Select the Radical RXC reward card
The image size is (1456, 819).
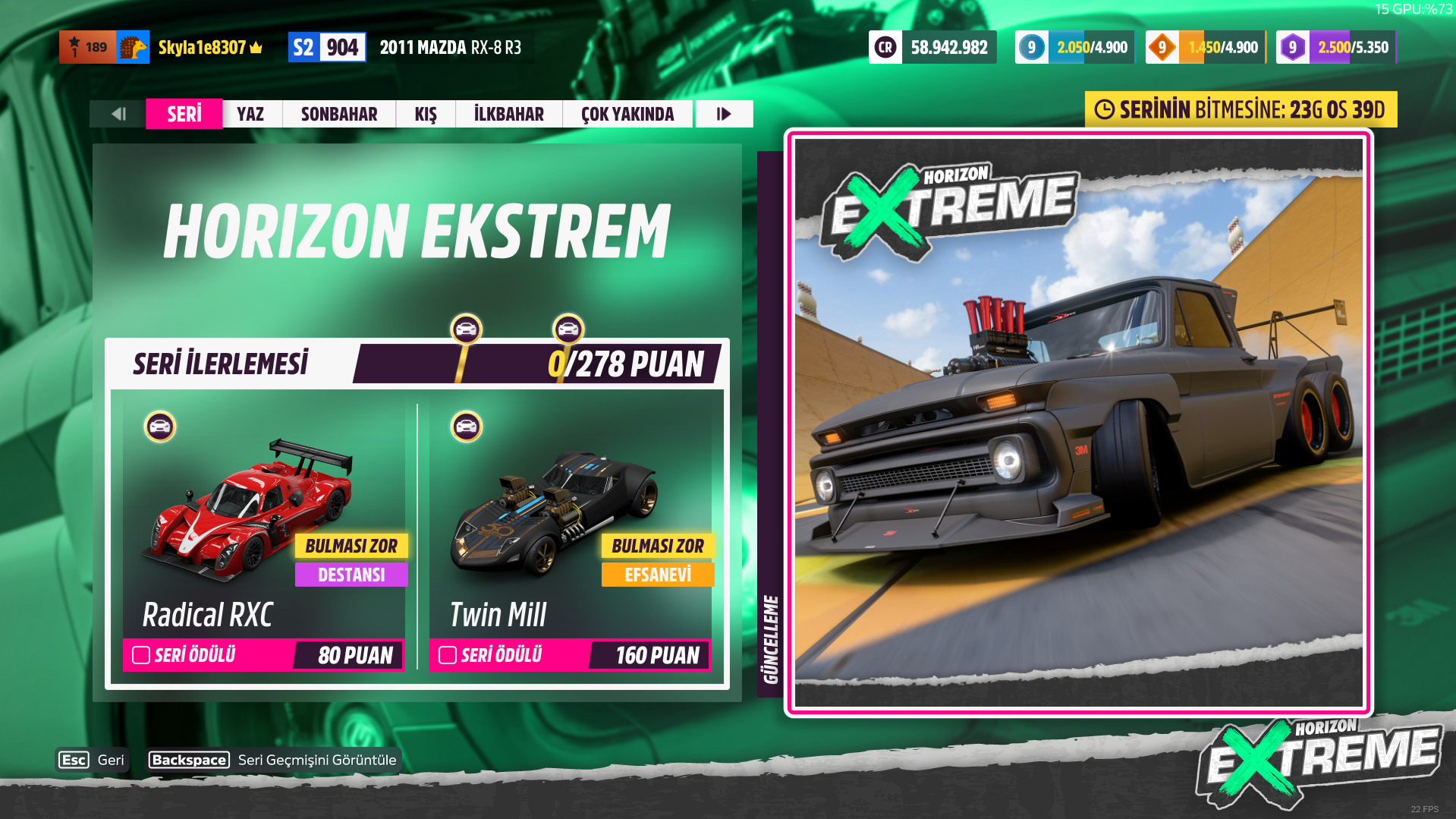click(263, 531)
